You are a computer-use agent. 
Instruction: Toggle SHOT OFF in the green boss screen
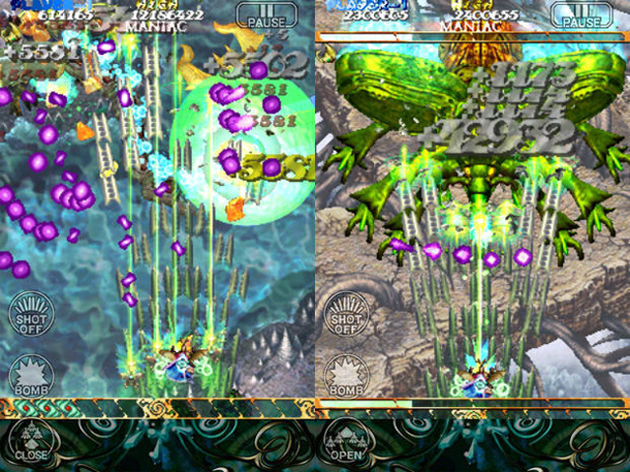(x=347, y=313)
